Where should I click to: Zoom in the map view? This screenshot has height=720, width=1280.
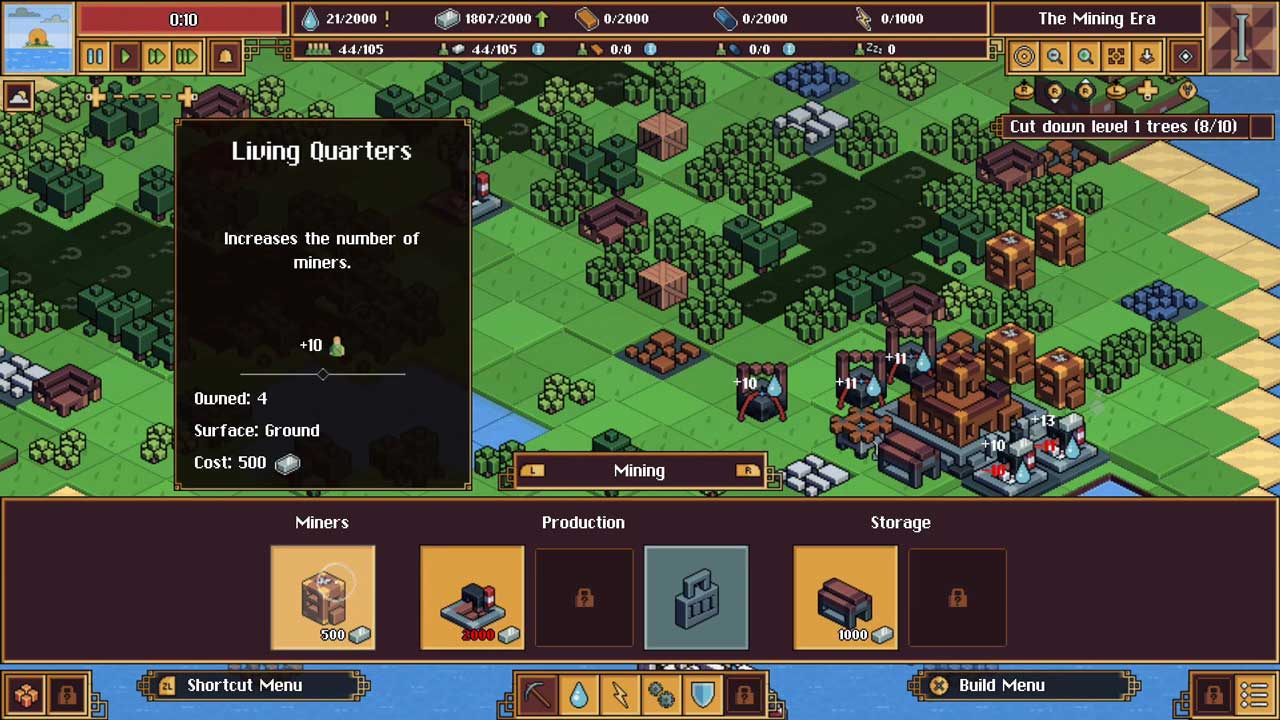click(x=1085, y=57)
